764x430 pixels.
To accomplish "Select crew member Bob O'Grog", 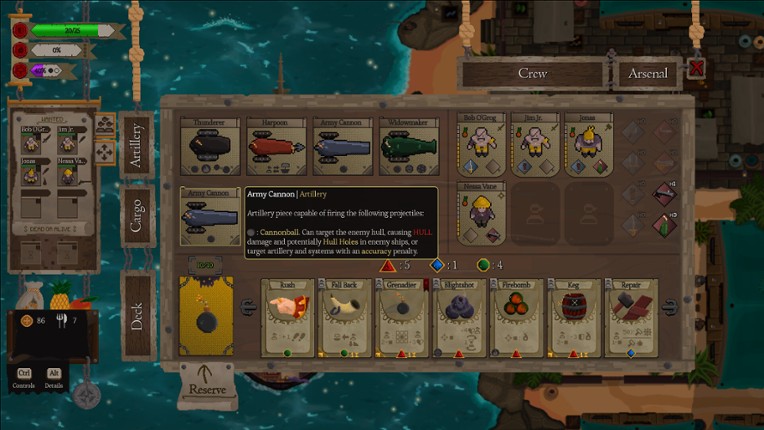I will 482,146.
